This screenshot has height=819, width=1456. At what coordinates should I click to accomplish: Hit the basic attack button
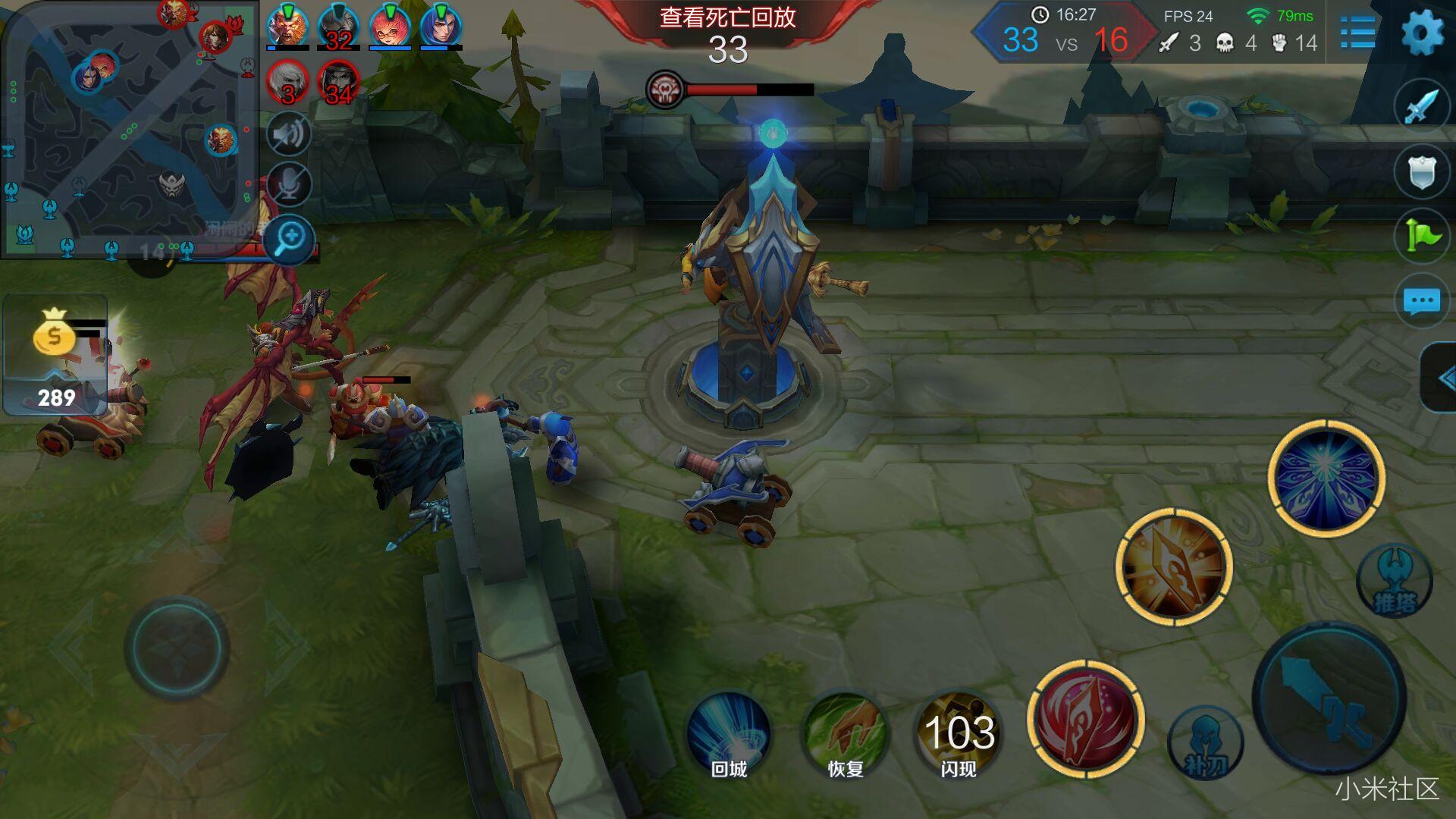point(1330,698)
